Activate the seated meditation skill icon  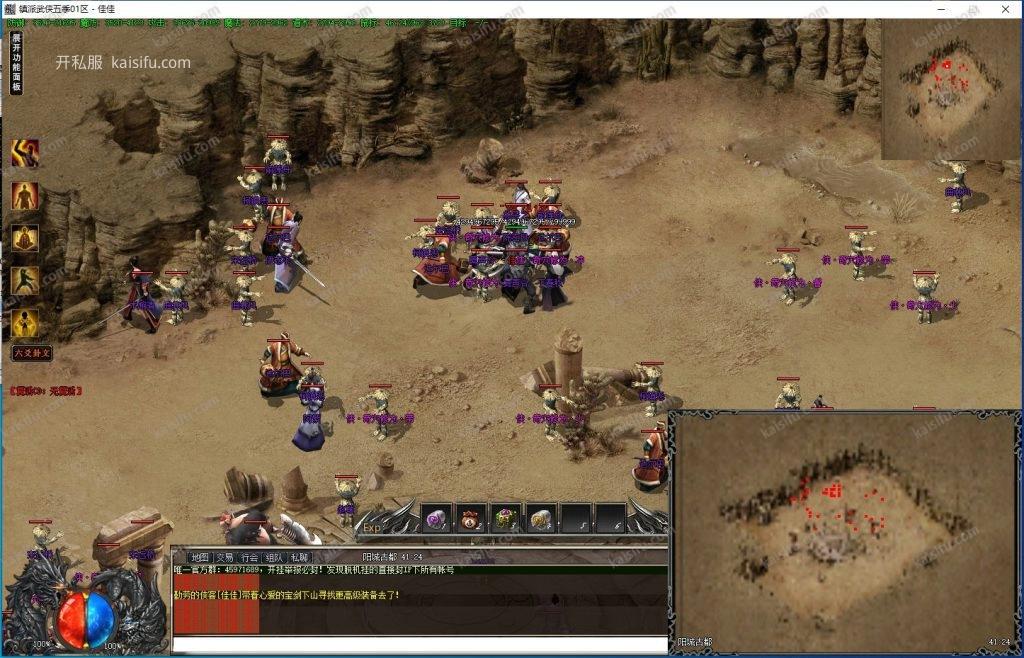click(25, 238)
